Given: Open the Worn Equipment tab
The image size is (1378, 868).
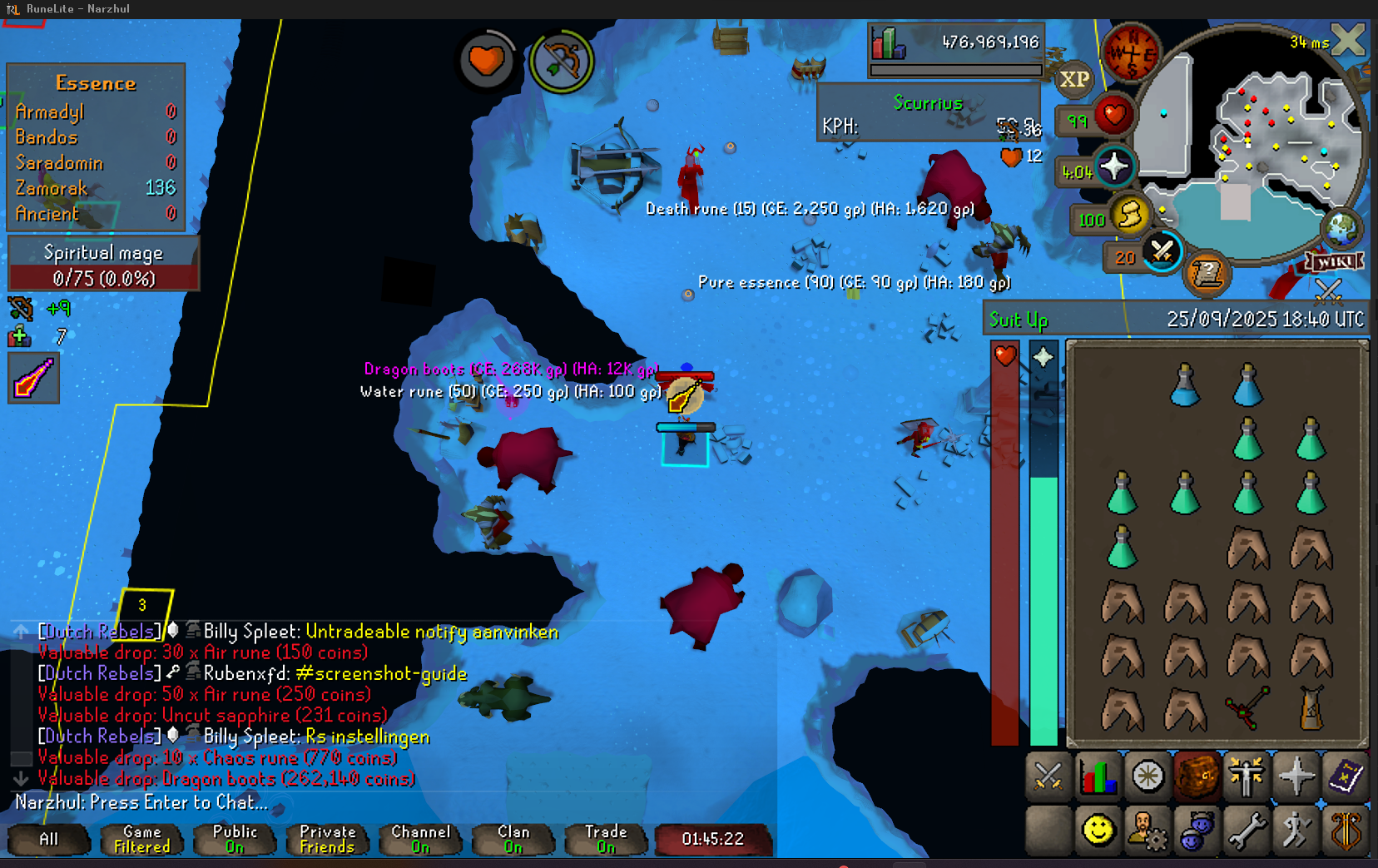Looking at the screenshot, I should [1246, 776].
